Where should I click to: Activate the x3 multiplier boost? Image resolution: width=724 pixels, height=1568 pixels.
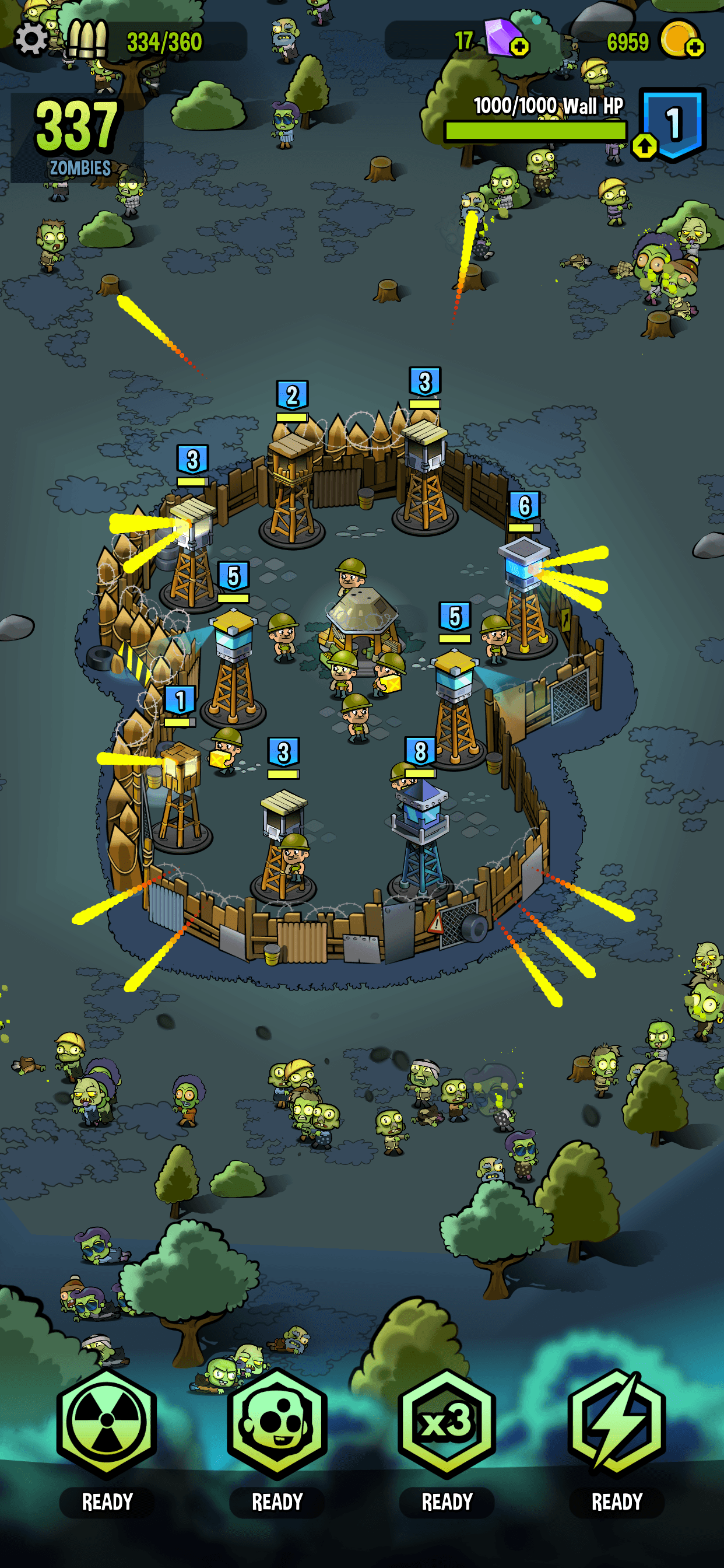[x=447, y=1423]
